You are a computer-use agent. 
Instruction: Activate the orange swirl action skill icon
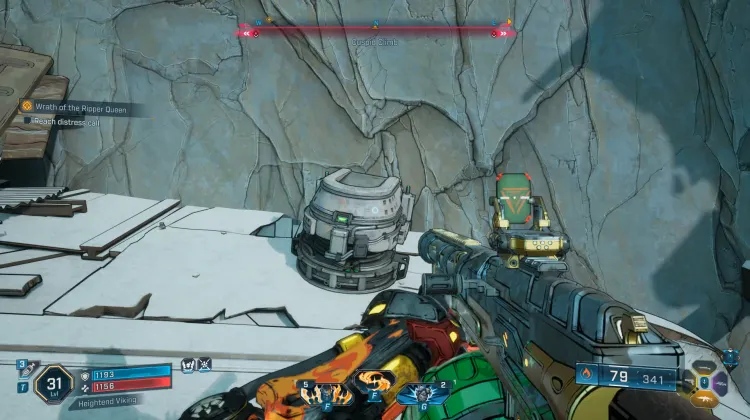pyautogui.click(x=374, y=383)
